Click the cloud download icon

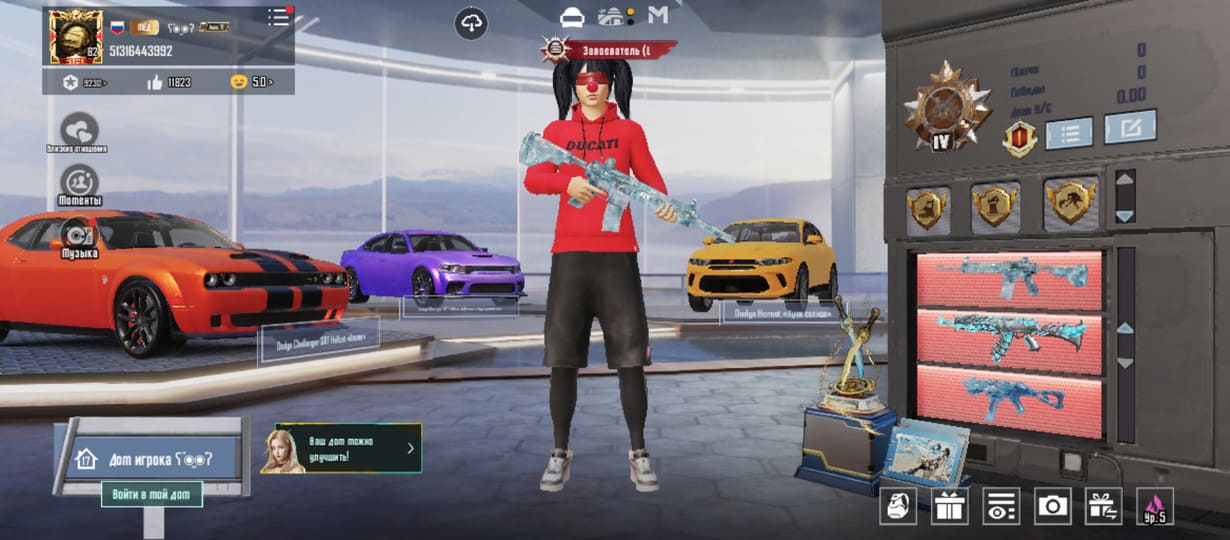pos(471,23)
